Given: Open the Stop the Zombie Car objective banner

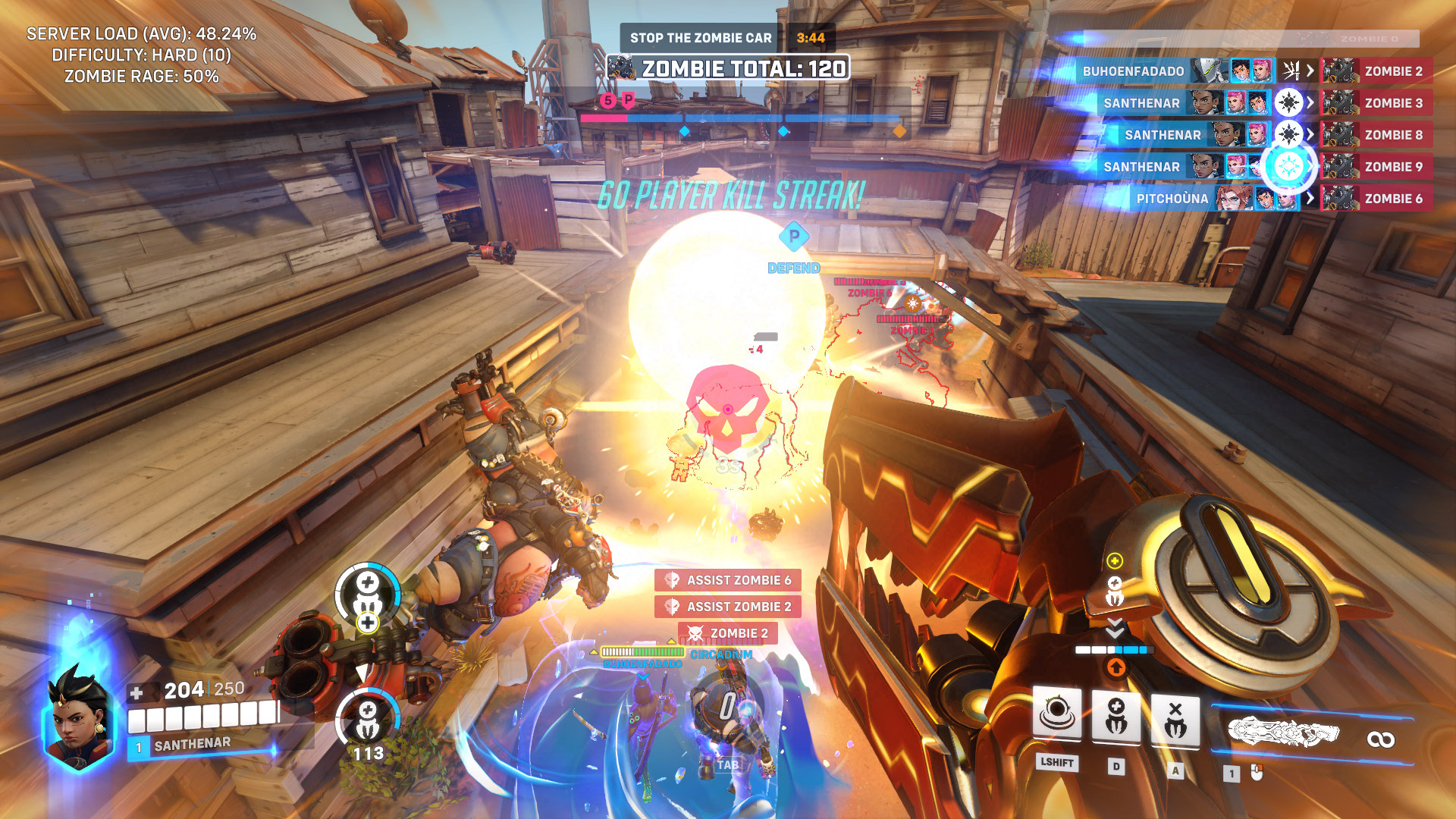Looking at the screenshot, I should click(700, 38).
